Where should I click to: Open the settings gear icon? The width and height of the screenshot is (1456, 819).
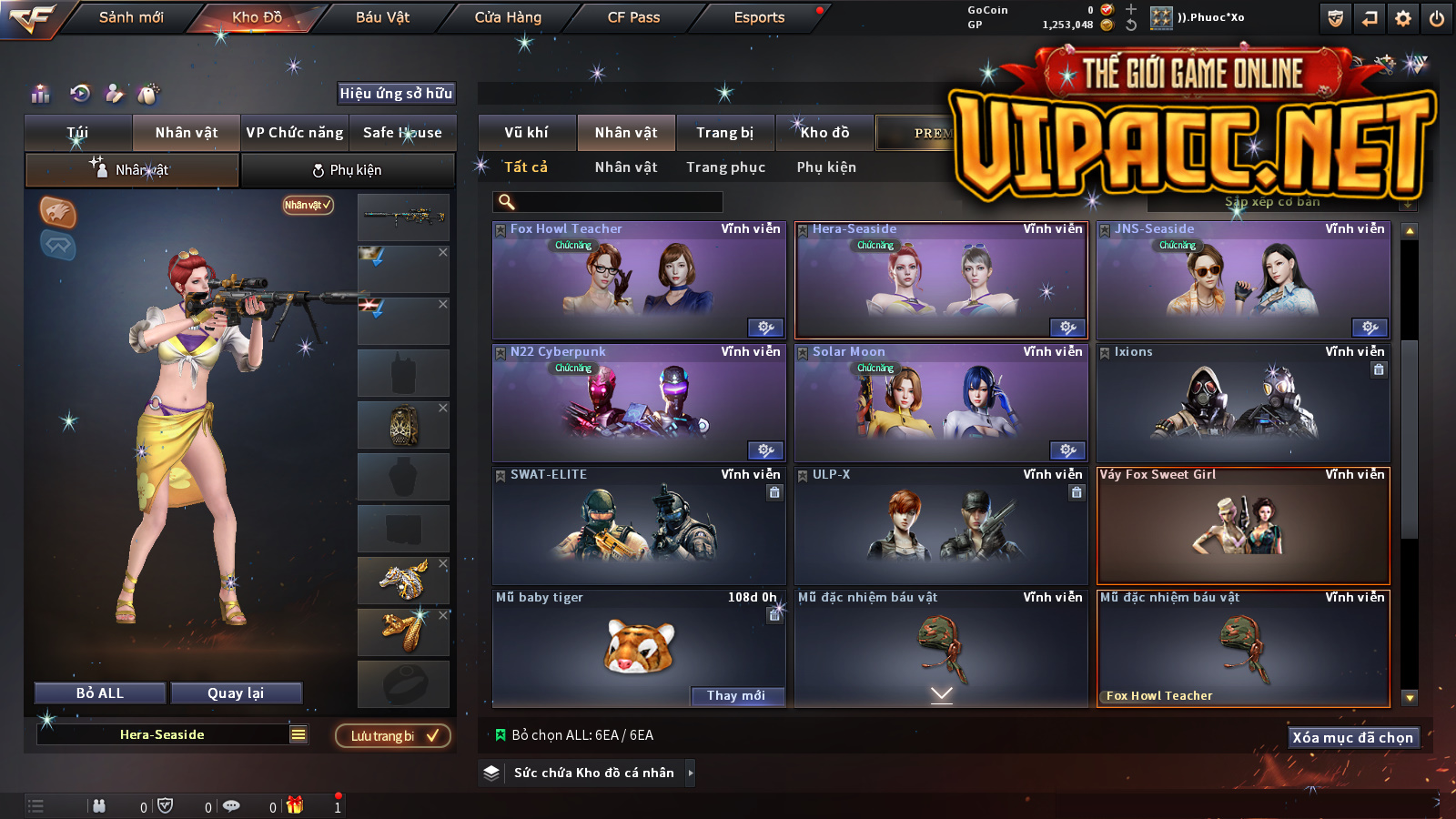click(x=1403, y=18)
